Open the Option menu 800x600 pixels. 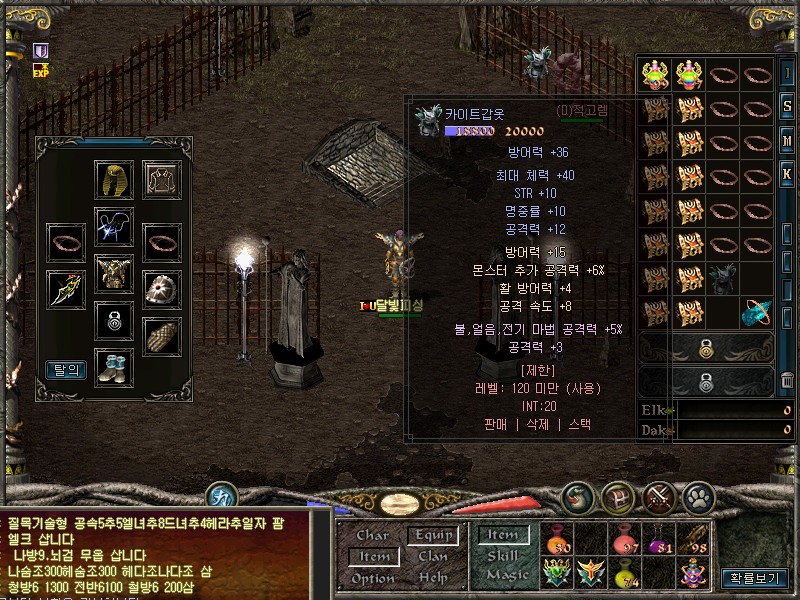pyautogui.click(x=372, y=578)
